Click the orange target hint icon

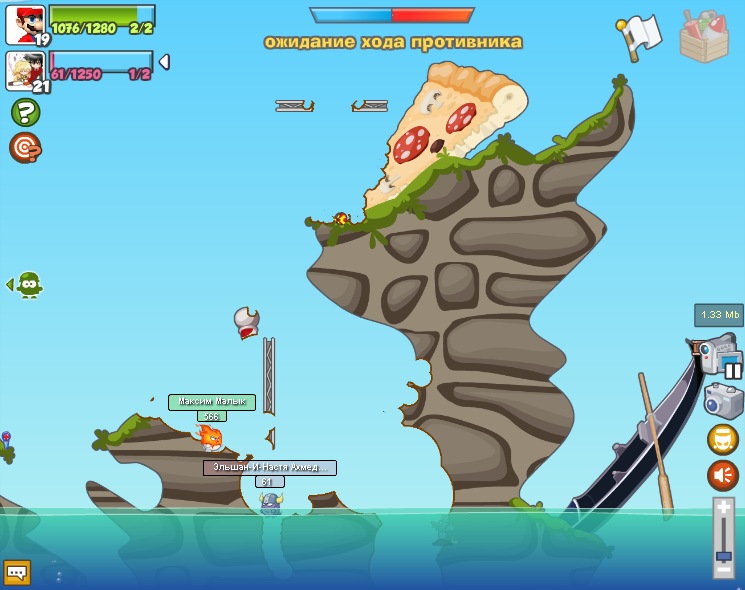click(25, 147)
